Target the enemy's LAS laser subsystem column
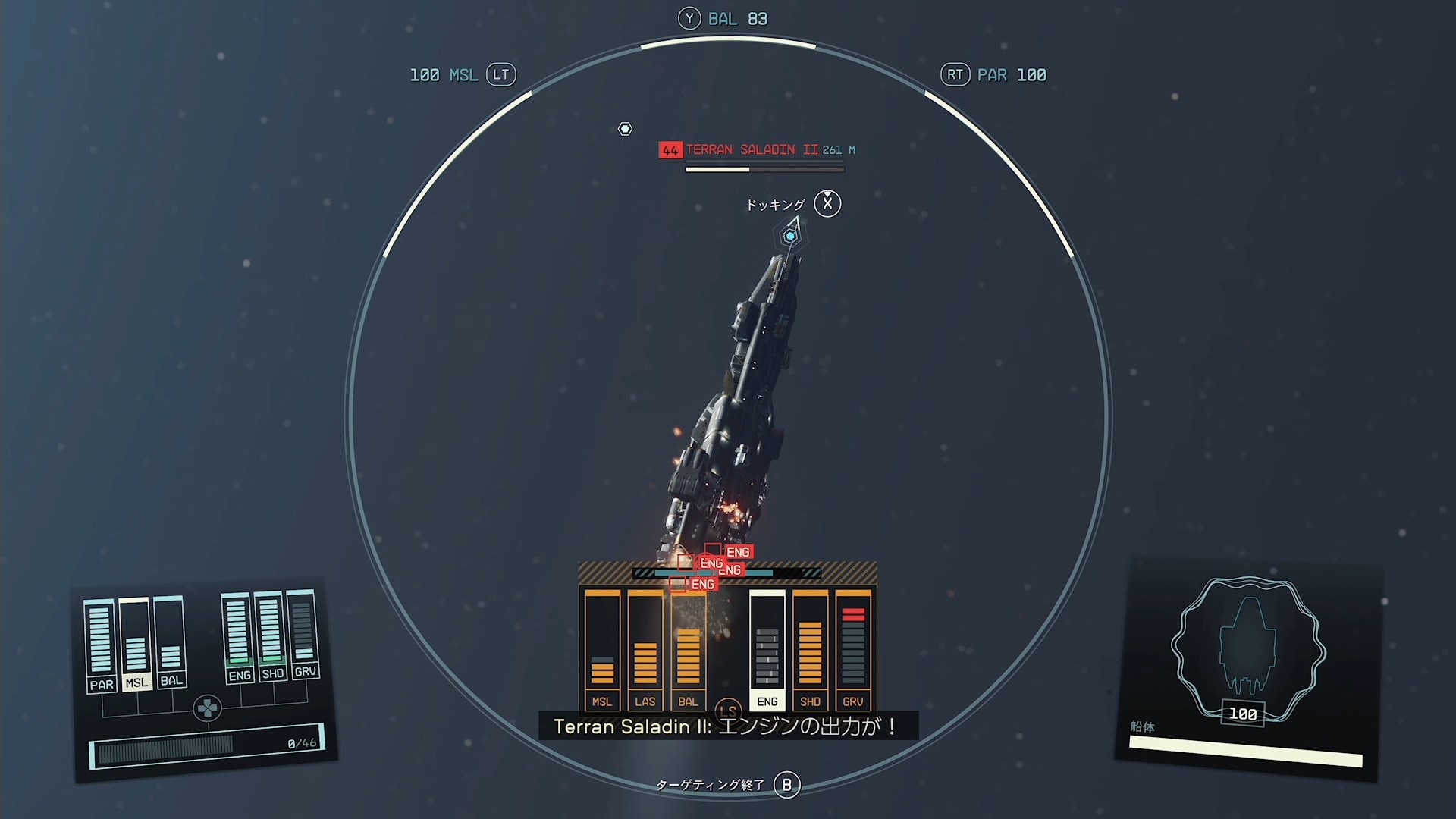The width and height of the screenshot is (1456, 819). click(x=645, y=650)
